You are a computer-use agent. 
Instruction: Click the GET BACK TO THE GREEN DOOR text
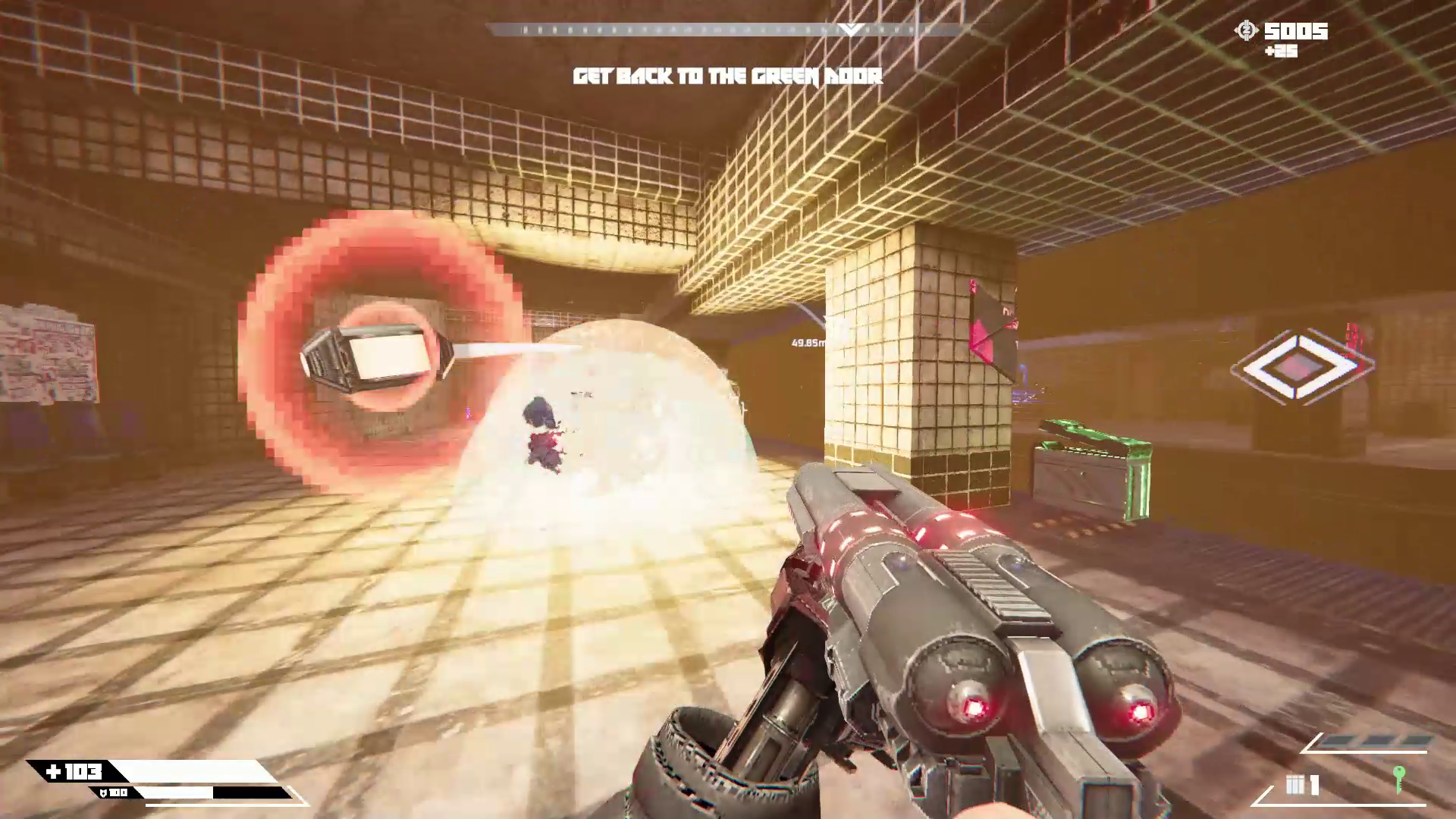[x=728, y=76]
